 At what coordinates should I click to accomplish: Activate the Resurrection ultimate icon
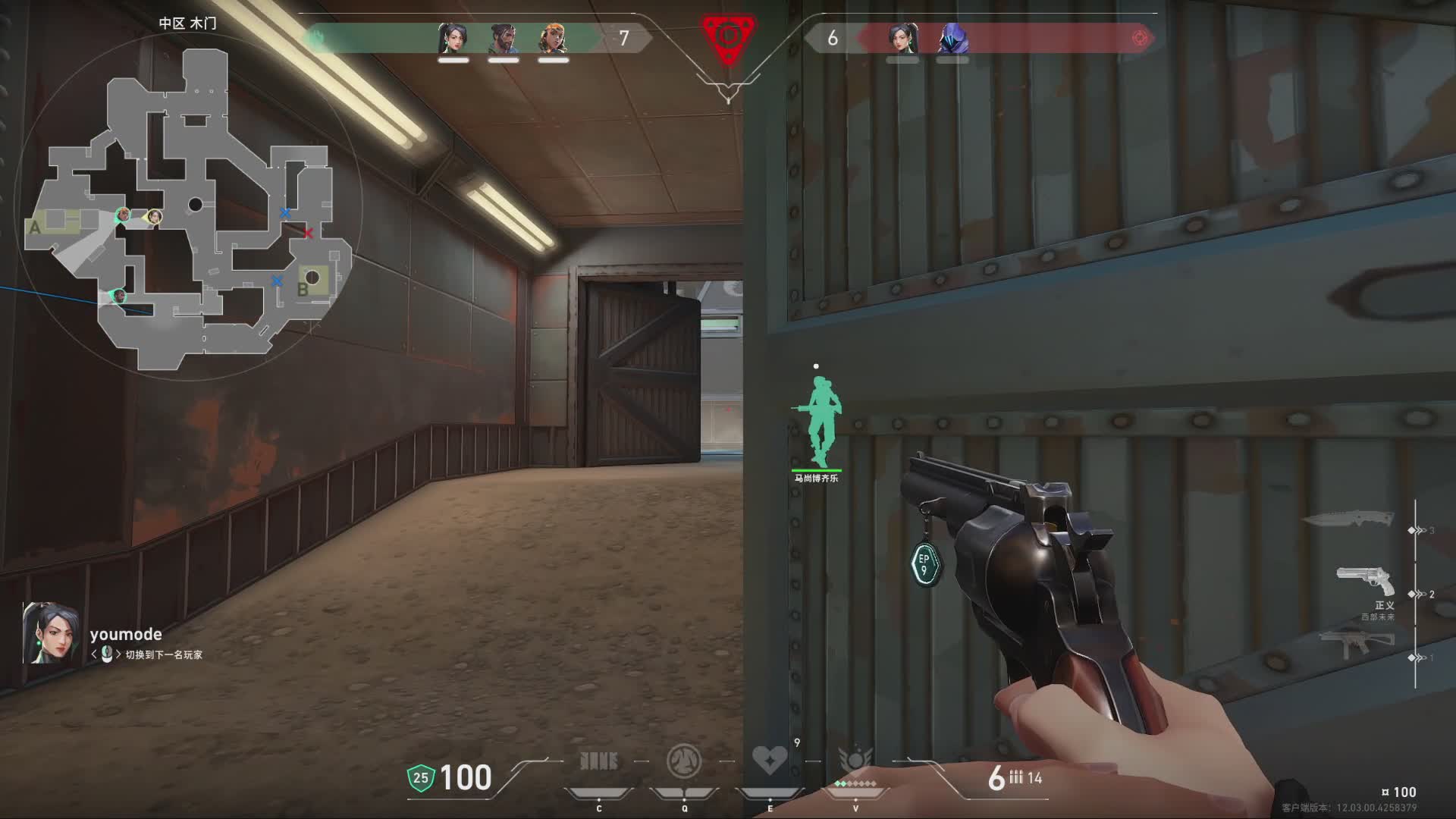pos(855,760)
